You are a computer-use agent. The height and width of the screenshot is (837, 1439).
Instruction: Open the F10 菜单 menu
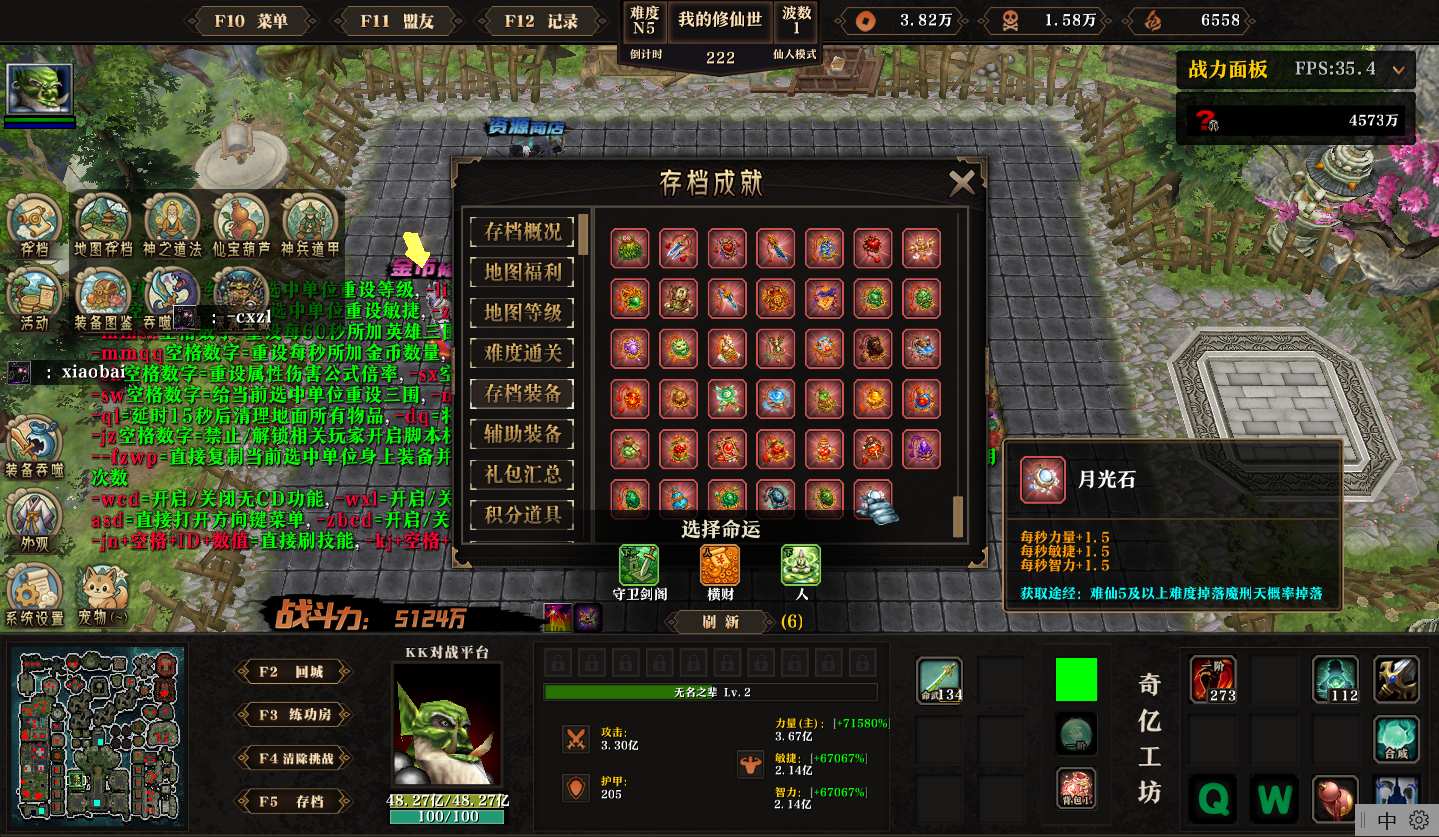(251, 21)
